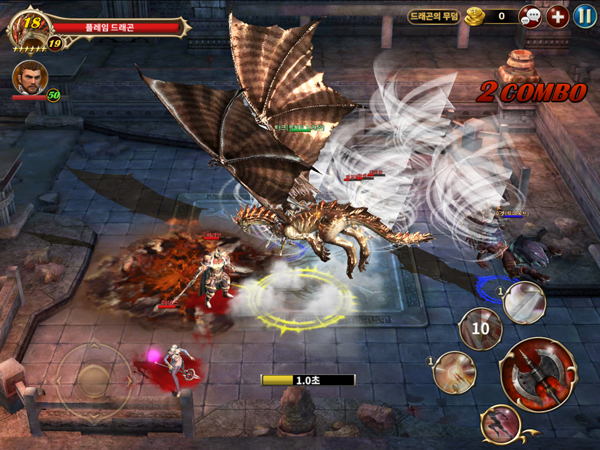The width and height of the screenshot is (600, 450).
Task: Trigger the white slash skill above the axe
Action: pos(523,302)
